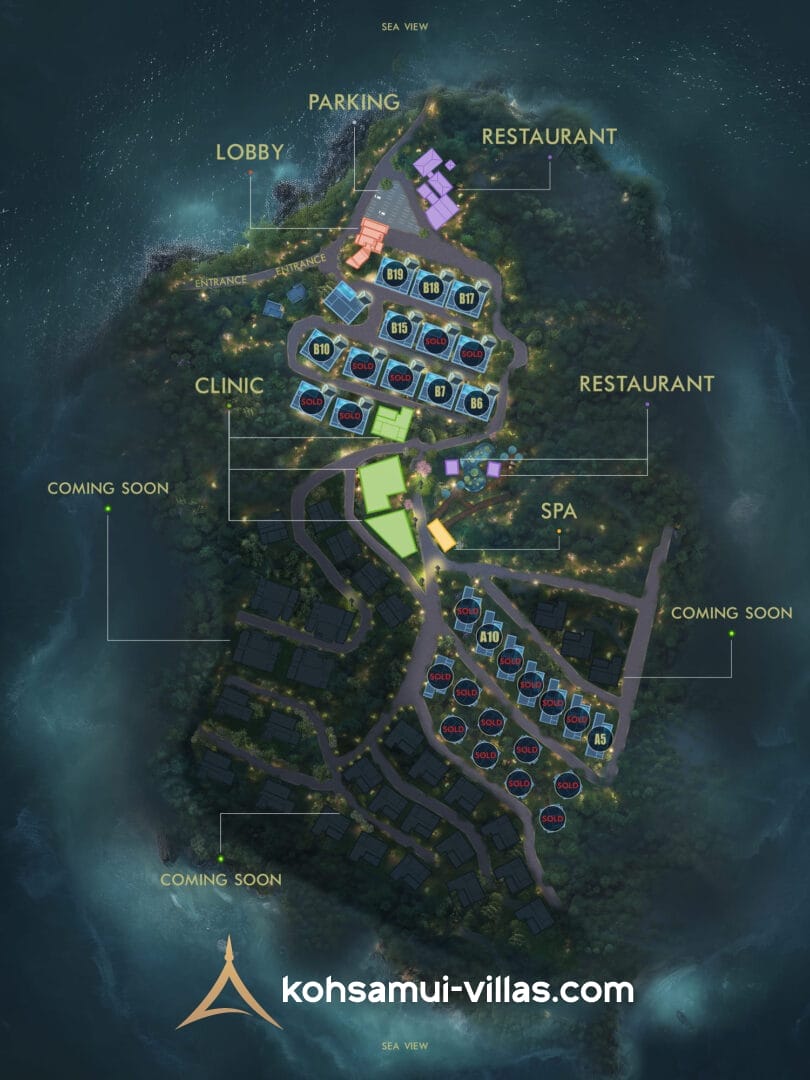Click the SPA map label
810x1080 pixels.
point(559,510)
